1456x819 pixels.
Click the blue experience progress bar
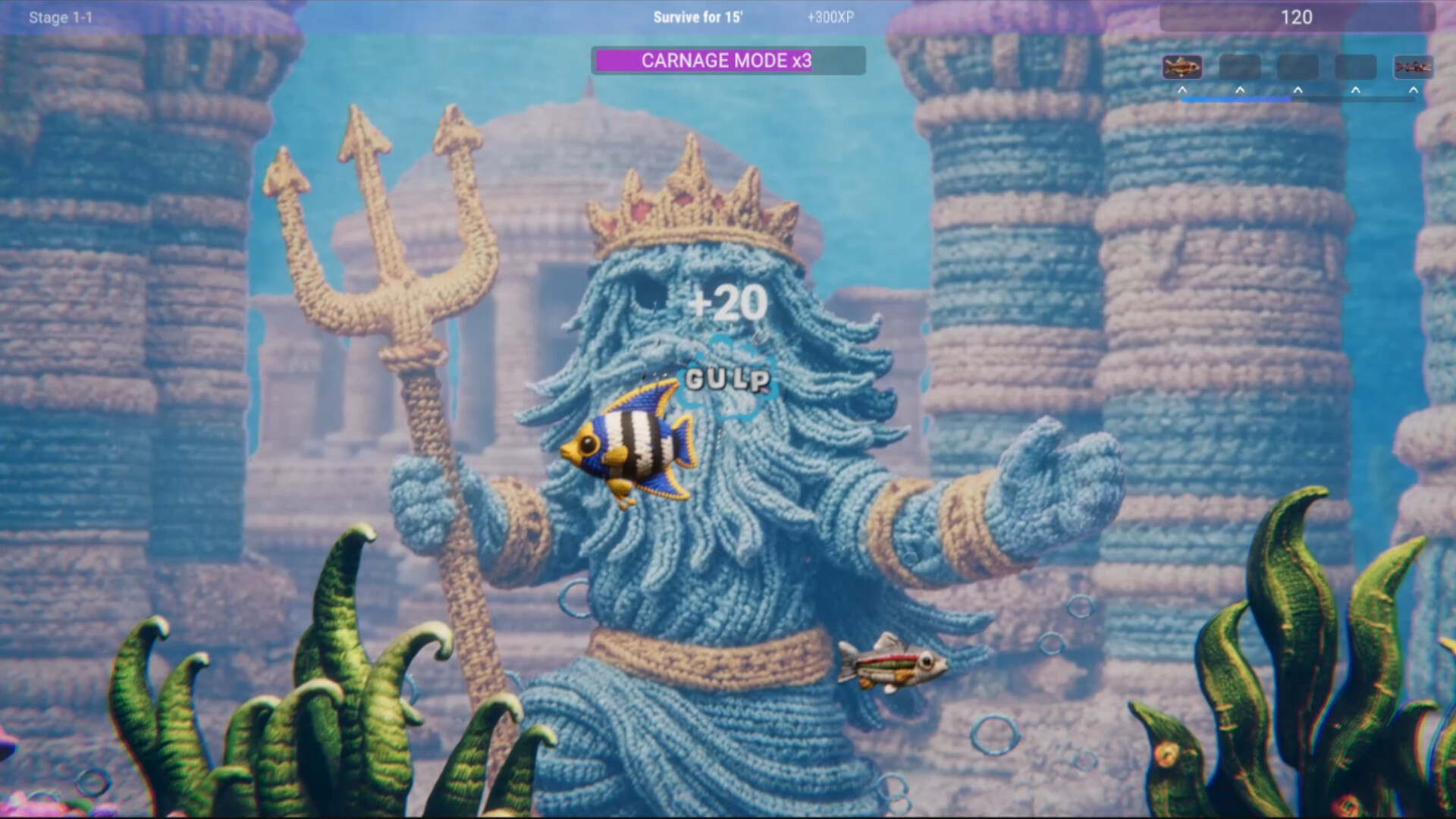(x=1235, y=99)
